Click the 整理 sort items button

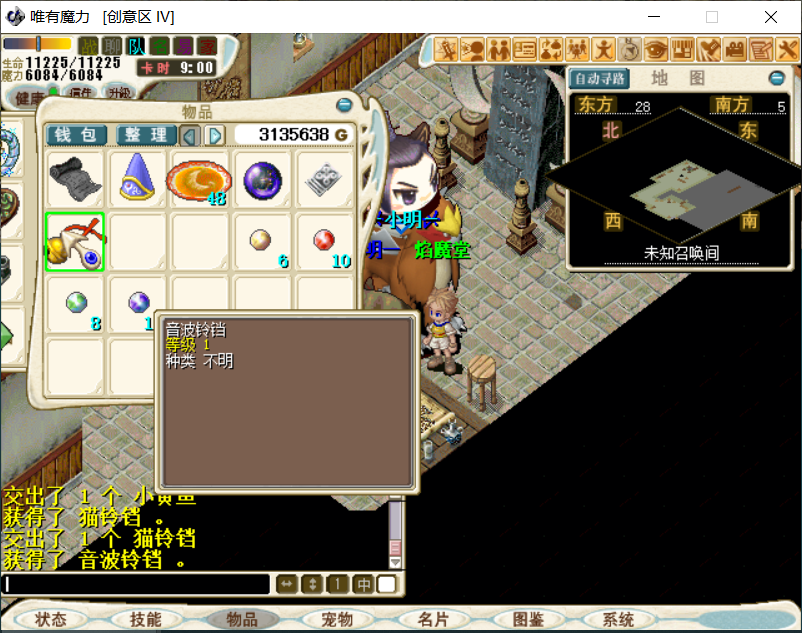(146, 135)
